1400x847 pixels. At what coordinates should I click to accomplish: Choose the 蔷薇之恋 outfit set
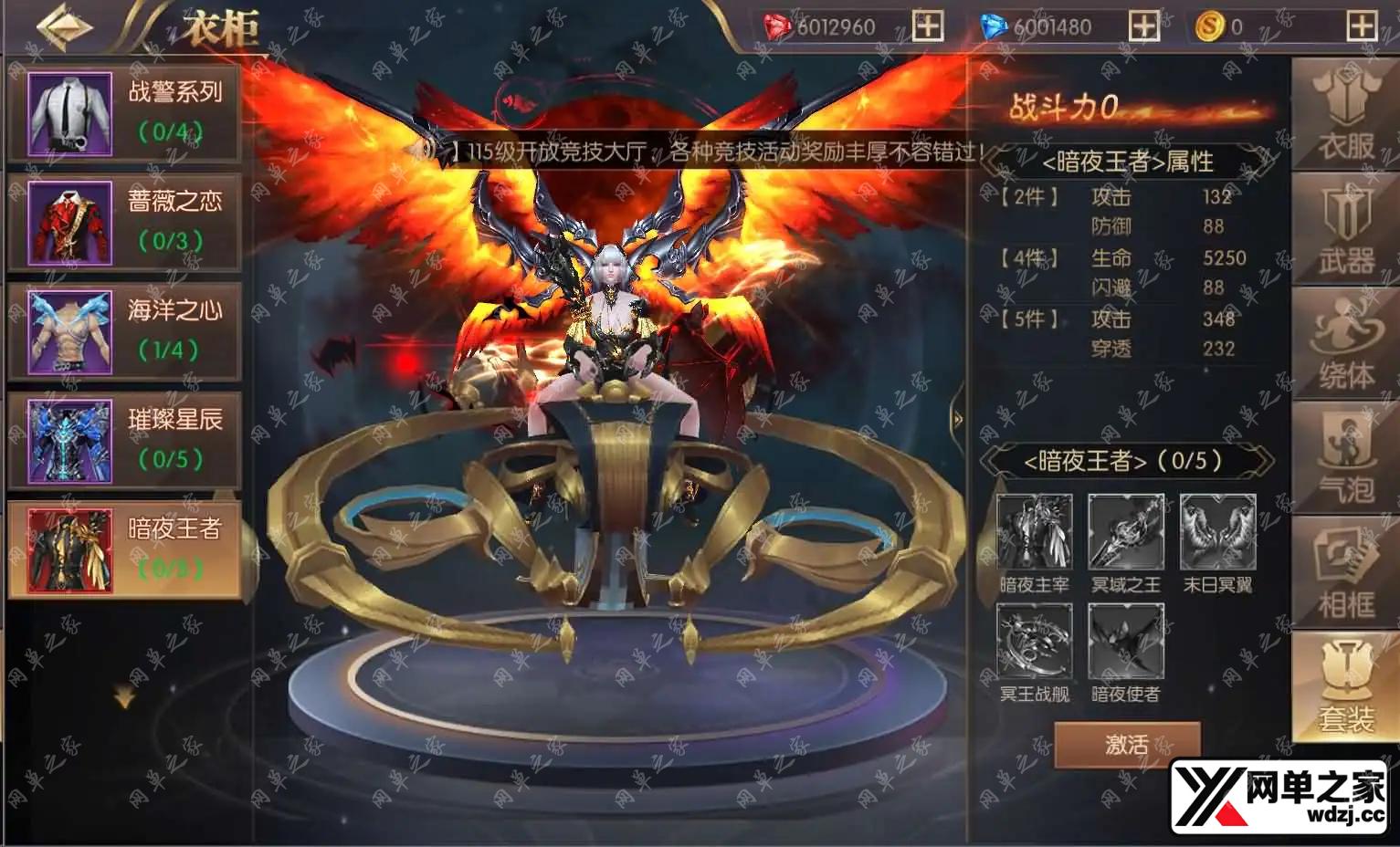[x=124, y=223]
